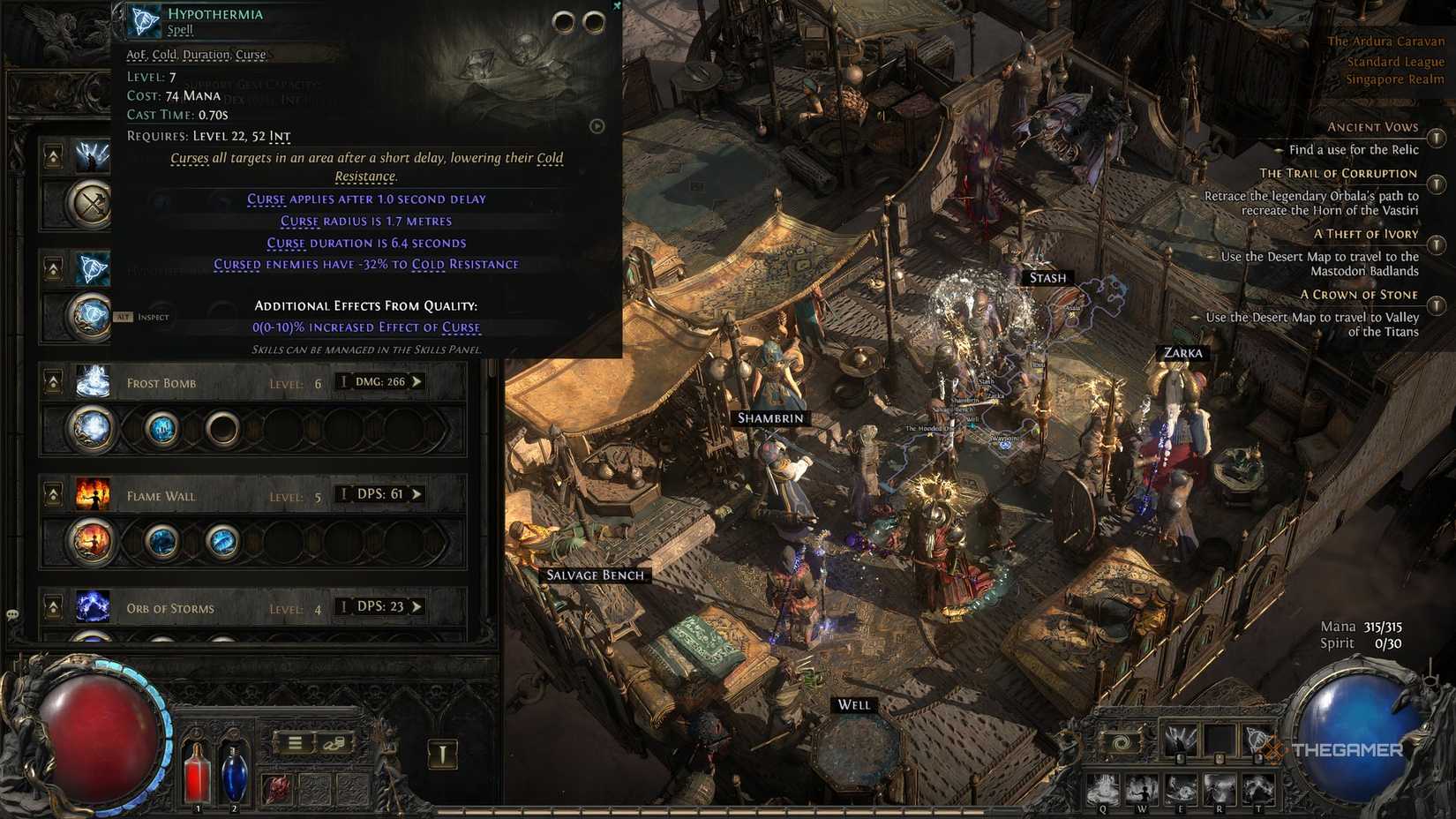The width and height of the screenshot is (1456, 819).
Task: Open the Frost Bomb DMG details arrow
Action: [x=417, y=382]
